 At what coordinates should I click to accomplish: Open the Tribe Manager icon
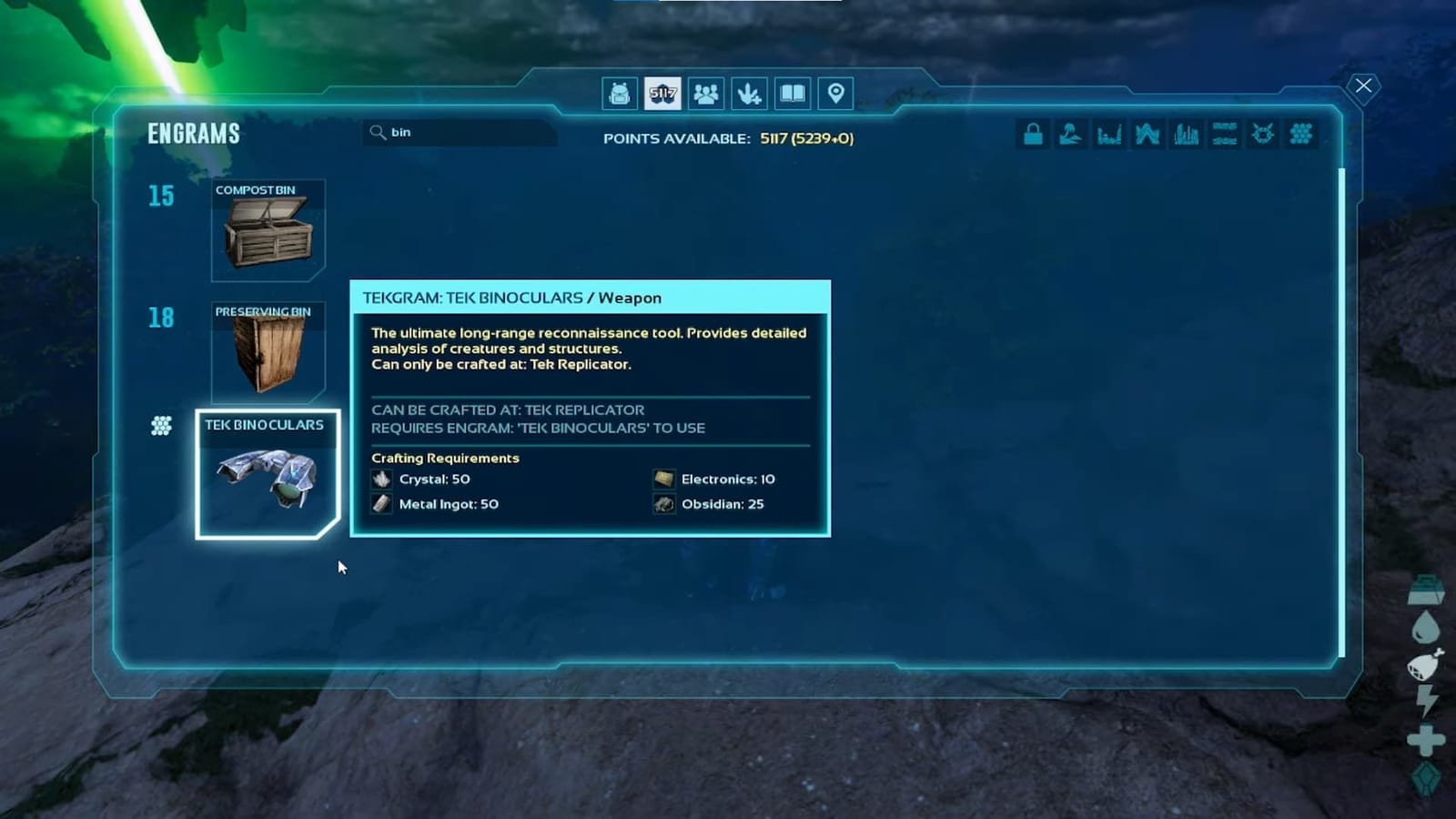pyautogui.click(x=705, y=92)
